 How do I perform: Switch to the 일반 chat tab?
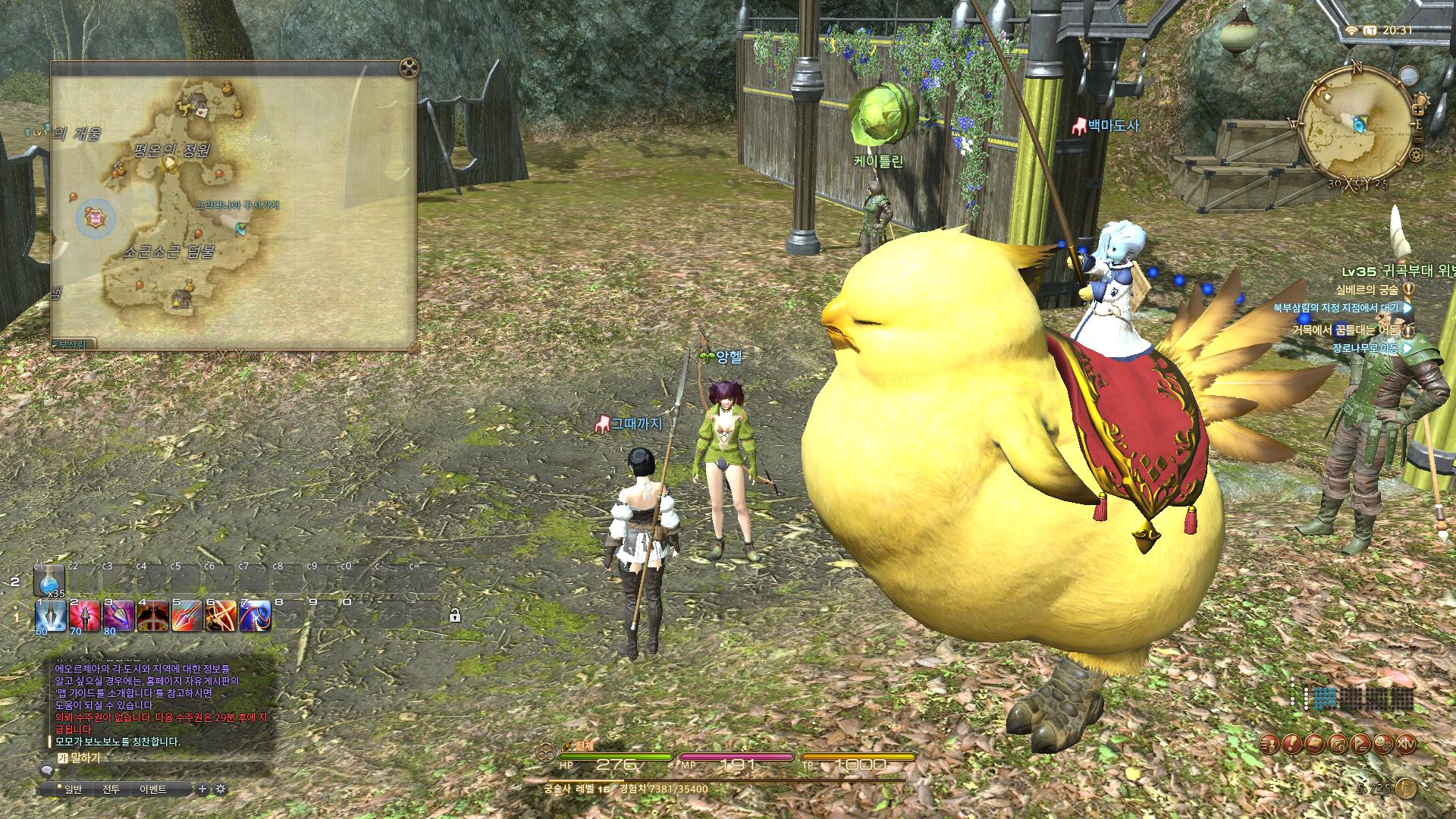73,789
